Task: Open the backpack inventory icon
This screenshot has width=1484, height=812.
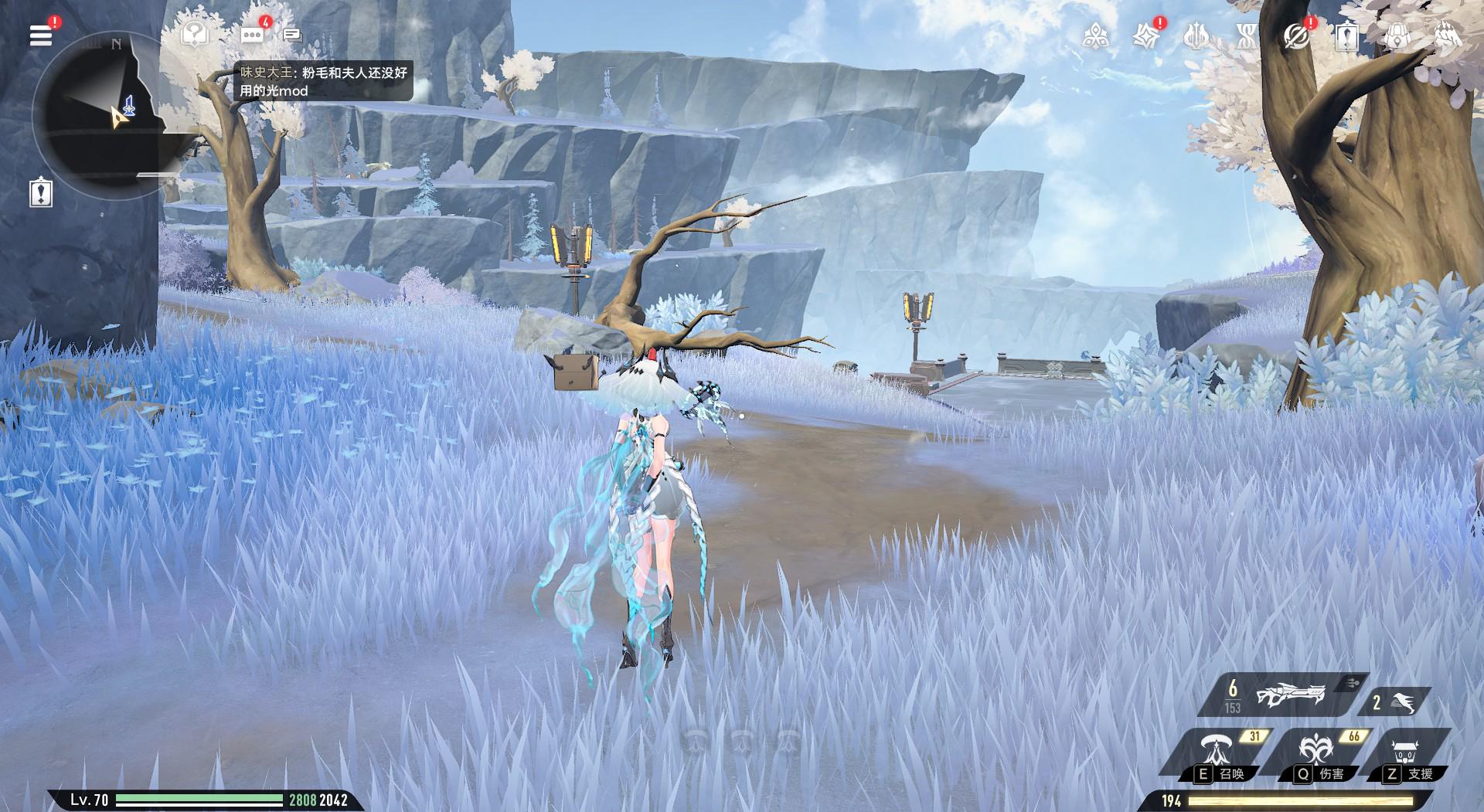Action: [x=1397, y=36]
